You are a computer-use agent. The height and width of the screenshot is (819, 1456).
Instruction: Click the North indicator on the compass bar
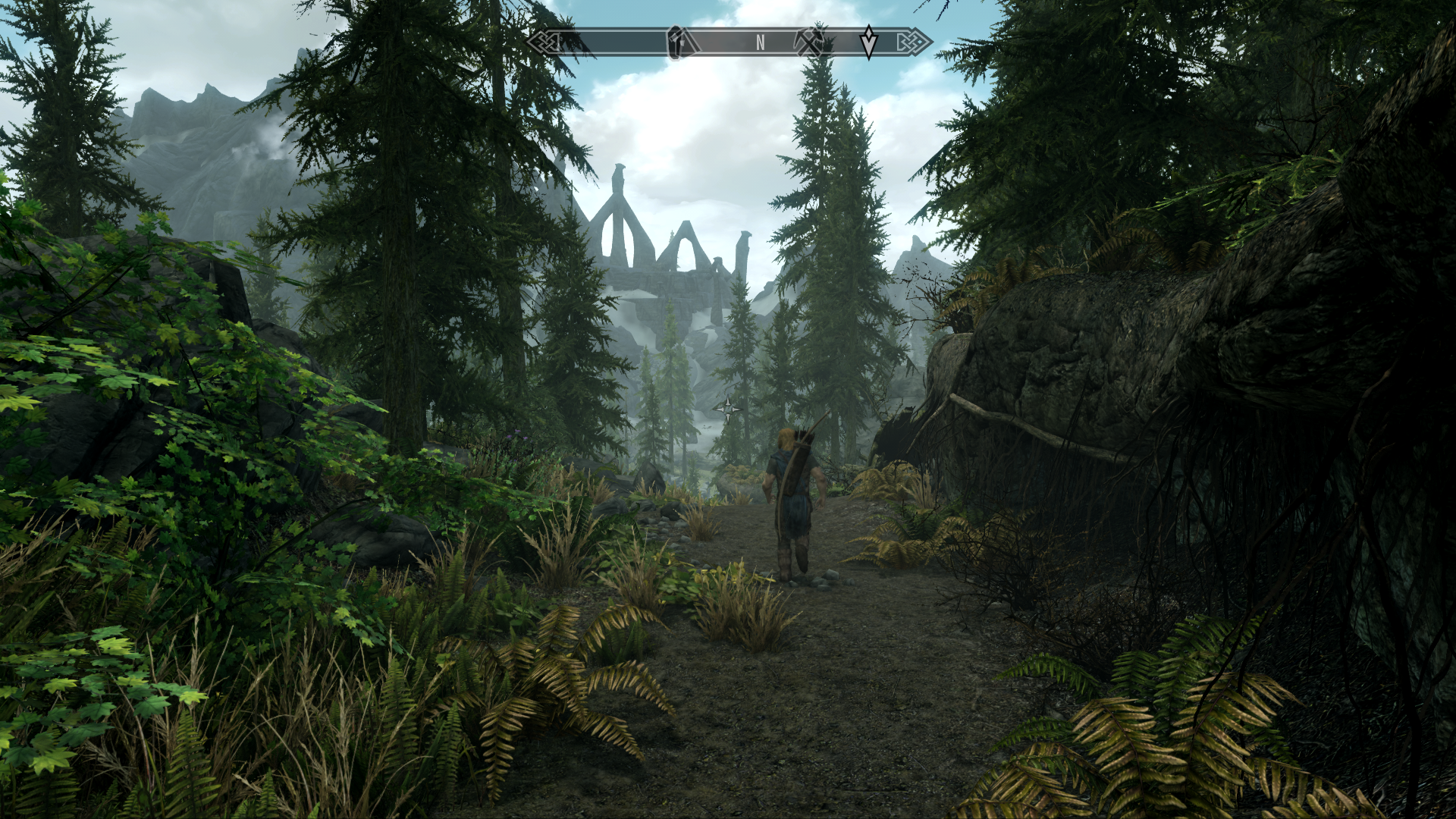pyautogui.click(x=760, y=43)
